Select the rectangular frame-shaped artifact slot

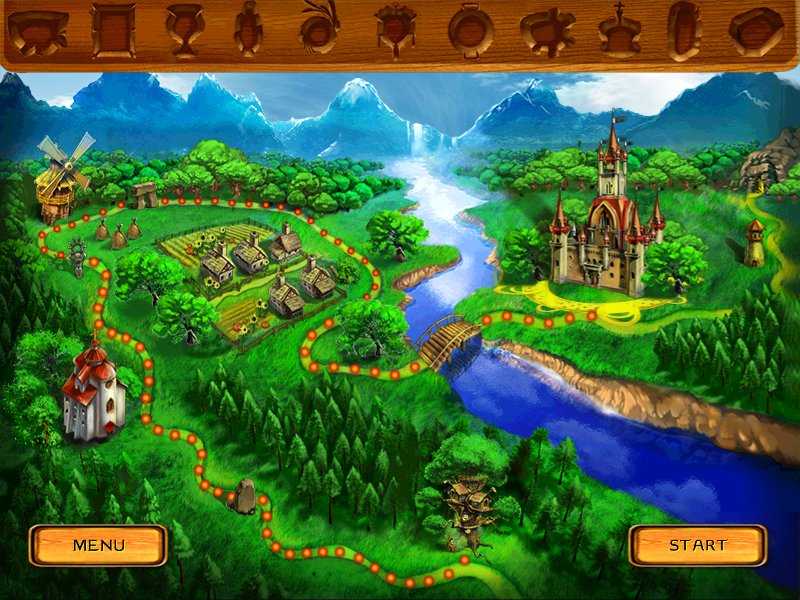point(113,30)
